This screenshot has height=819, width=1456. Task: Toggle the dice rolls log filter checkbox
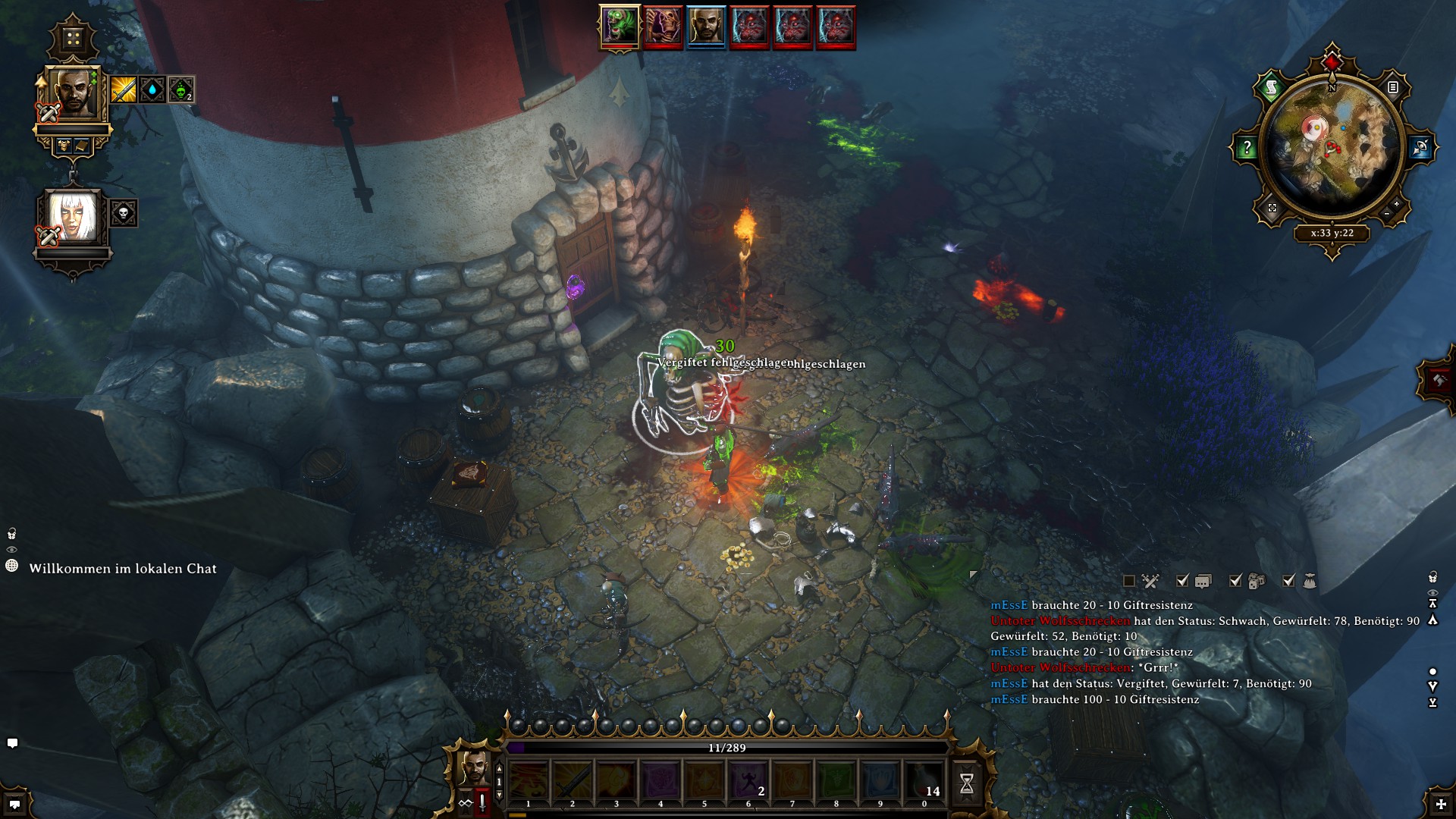pyautogui.click(x=1235, y=581)
